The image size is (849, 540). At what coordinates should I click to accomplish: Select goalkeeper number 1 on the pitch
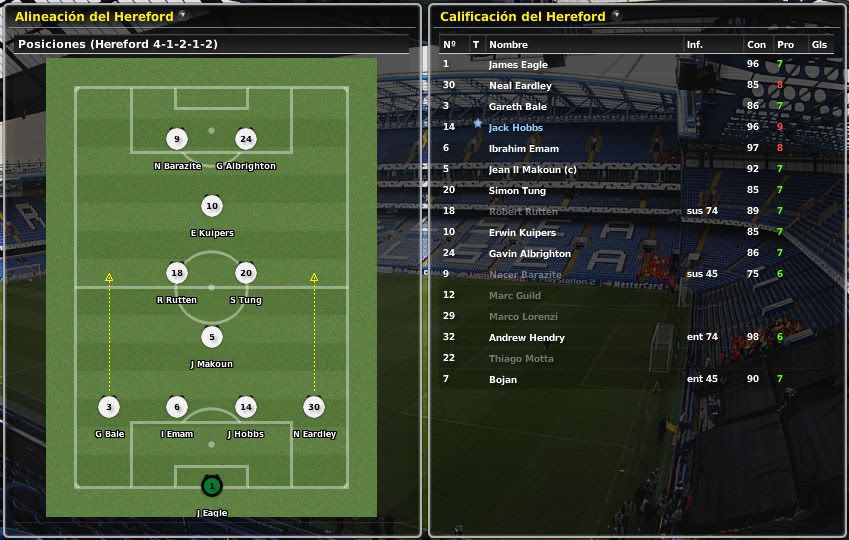[211, 487]
